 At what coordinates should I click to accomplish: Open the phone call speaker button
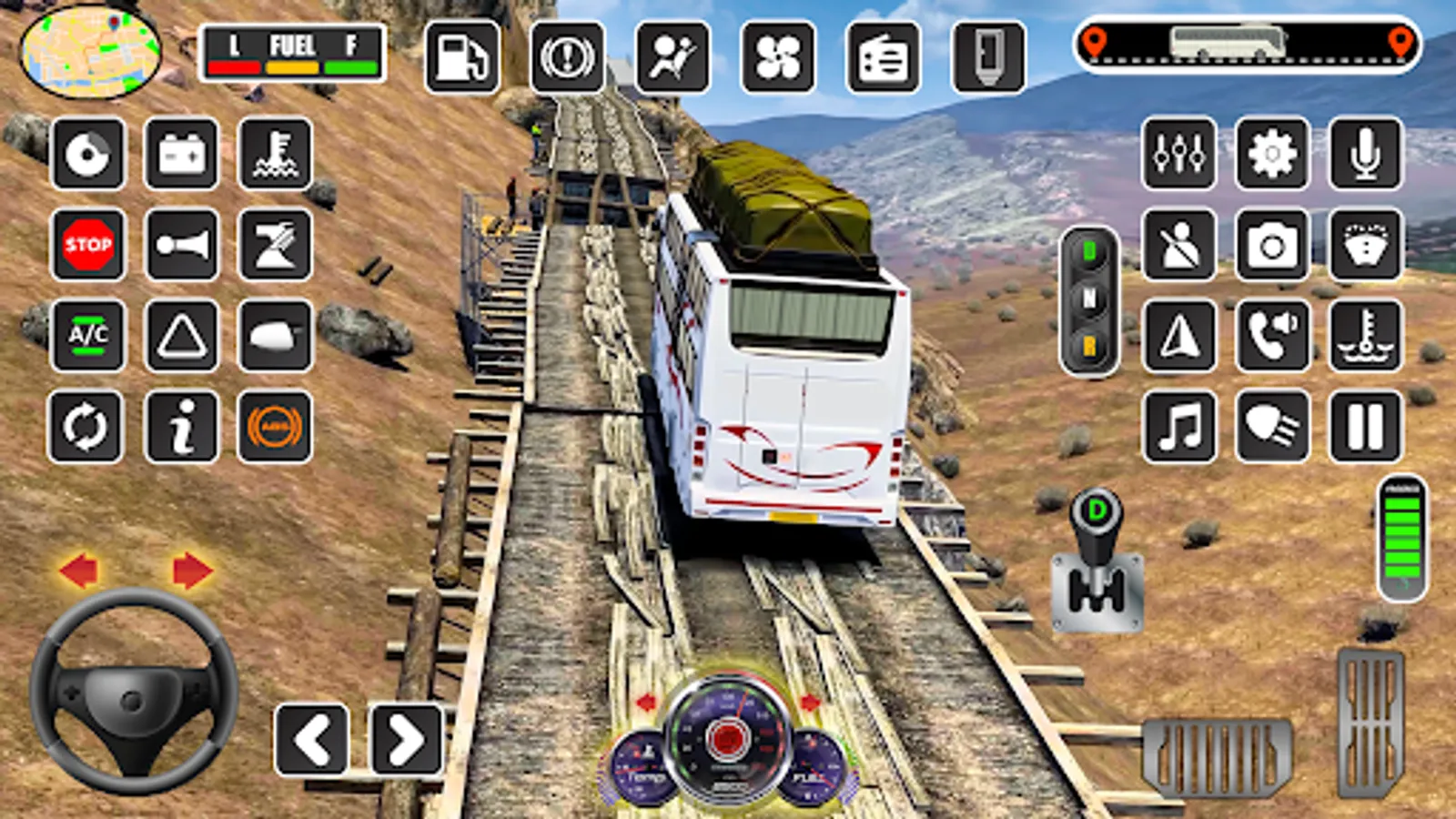(1272, 336)
